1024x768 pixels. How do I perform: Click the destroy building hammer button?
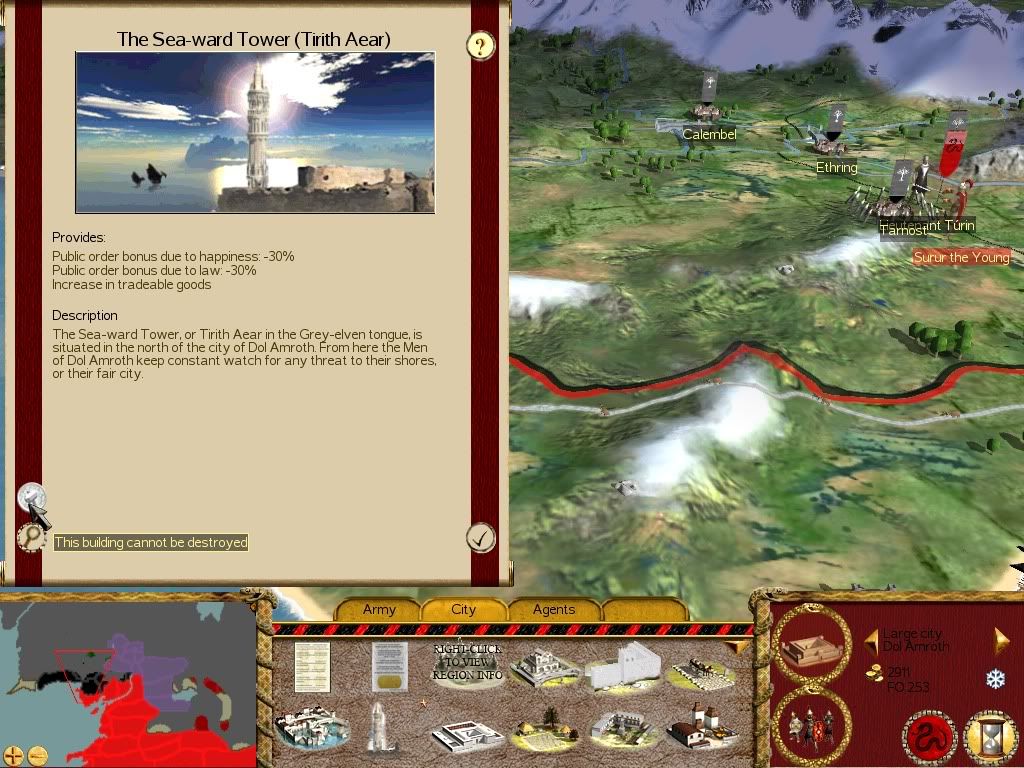pyautogui.click(x=31, y=496)
